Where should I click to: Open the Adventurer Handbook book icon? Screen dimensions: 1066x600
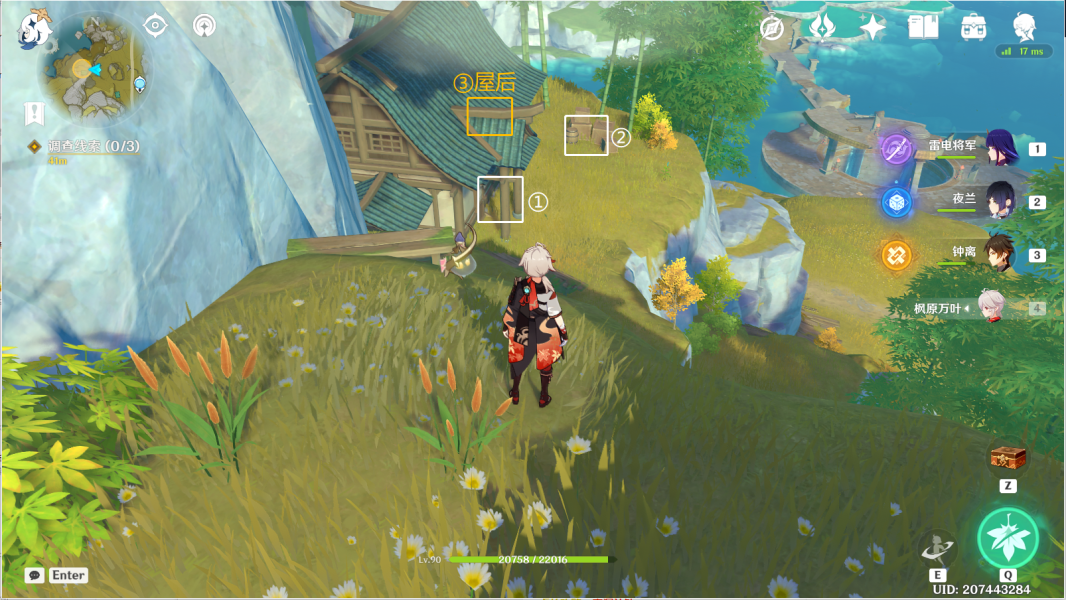tap(923, 27)
